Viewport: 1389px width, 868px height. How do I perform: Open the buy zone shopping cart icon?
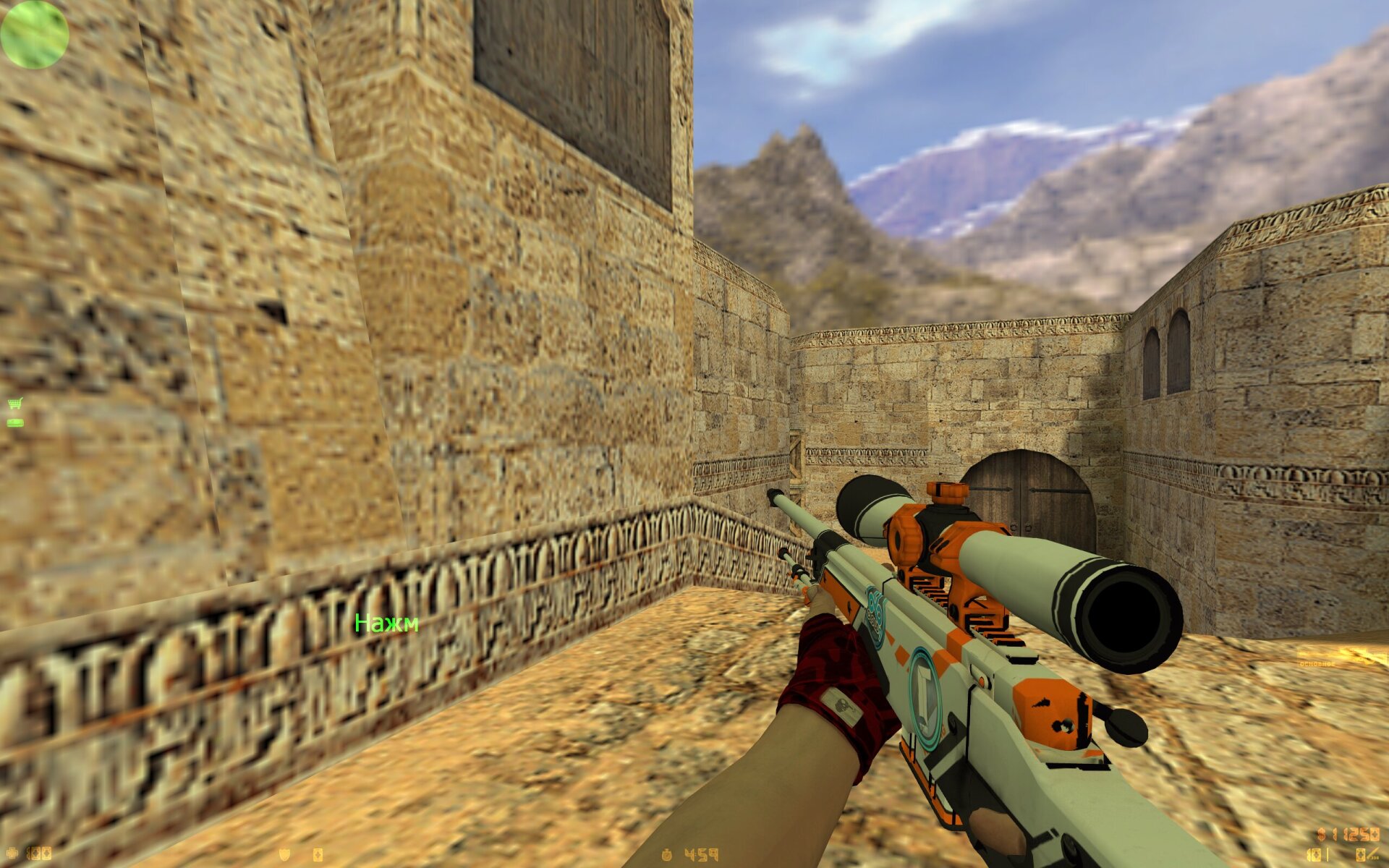point(14,404)
